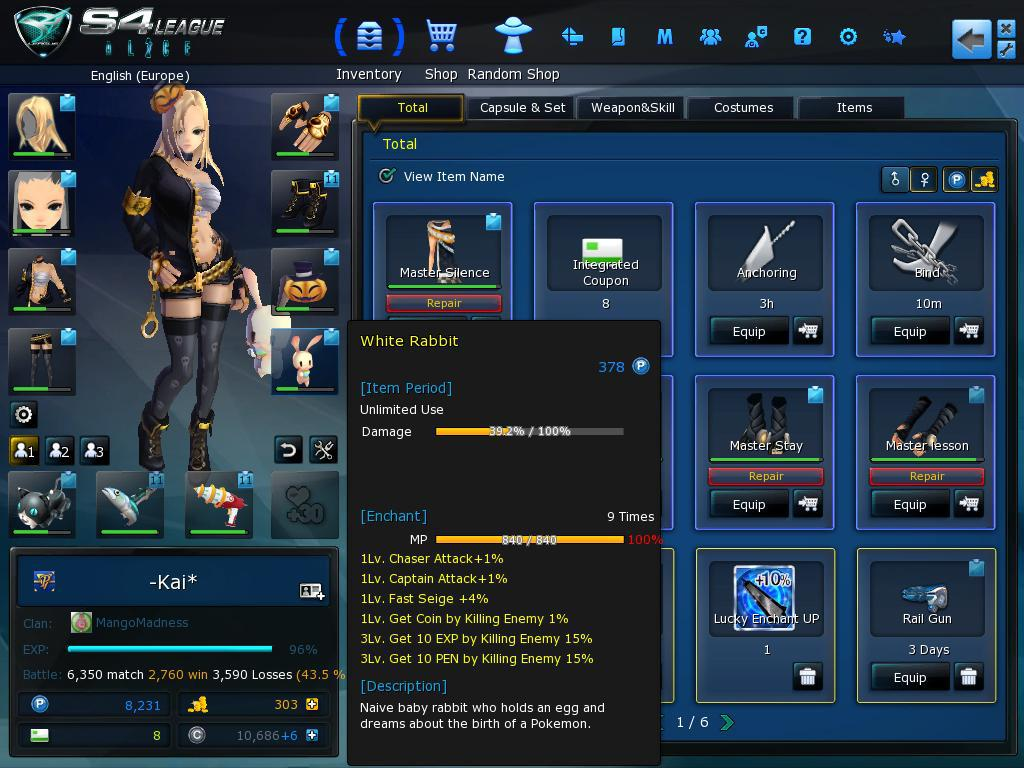The height and width of the screenshot is (768, 1024).
Task: Open the Random Shop
Action: 513,38
